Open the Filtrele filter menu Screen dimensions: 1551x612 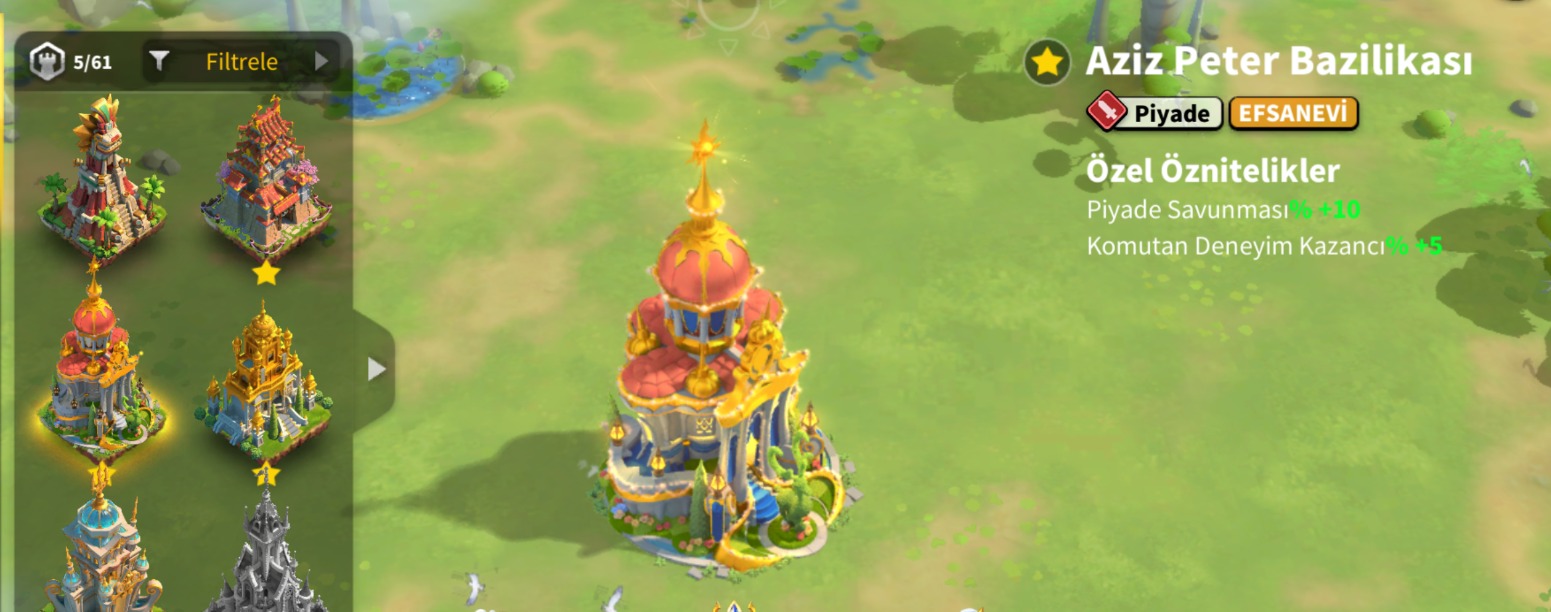point(241,62)
